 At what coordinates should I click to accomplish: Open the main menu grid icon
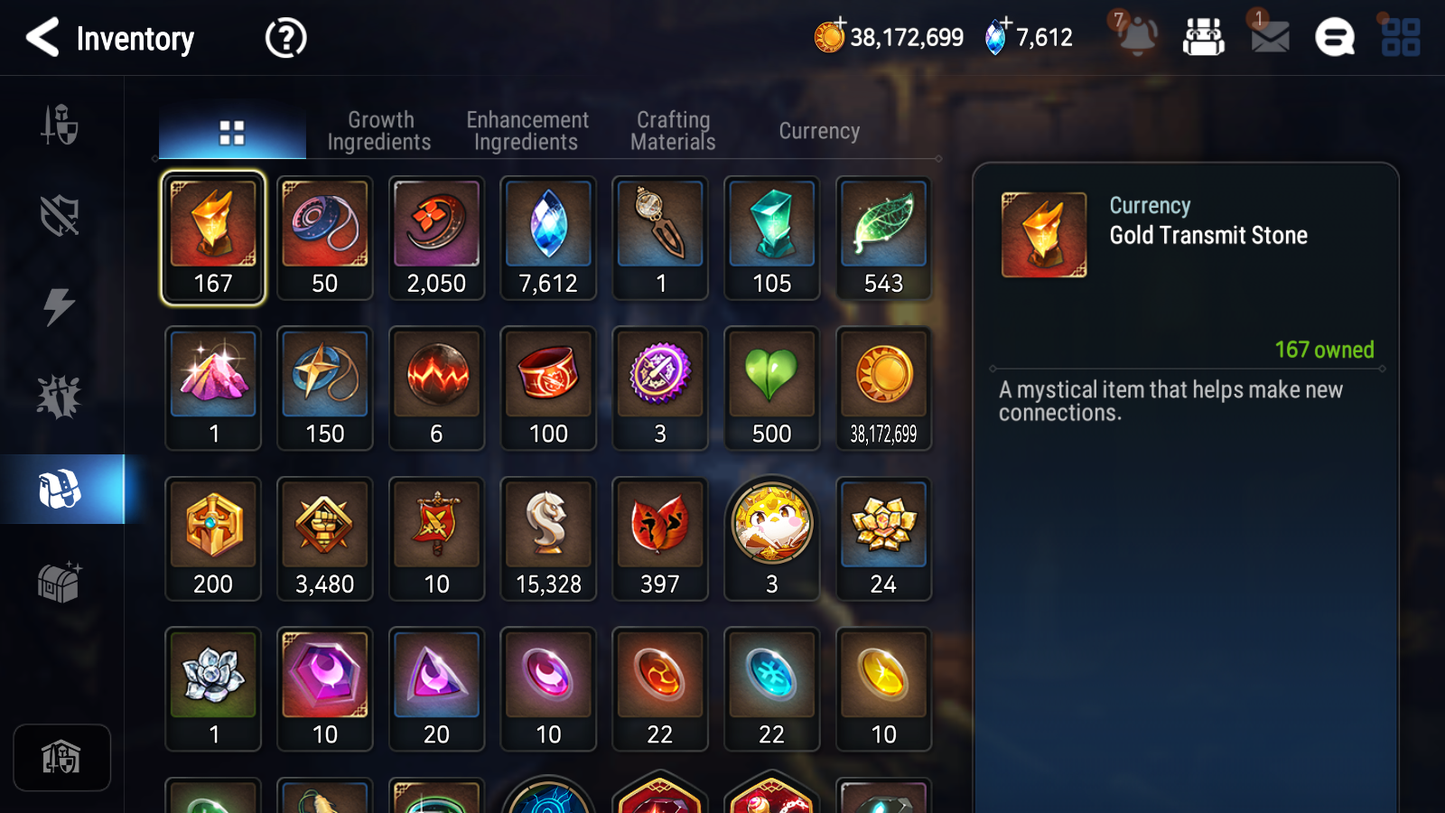coord(1399,36)
